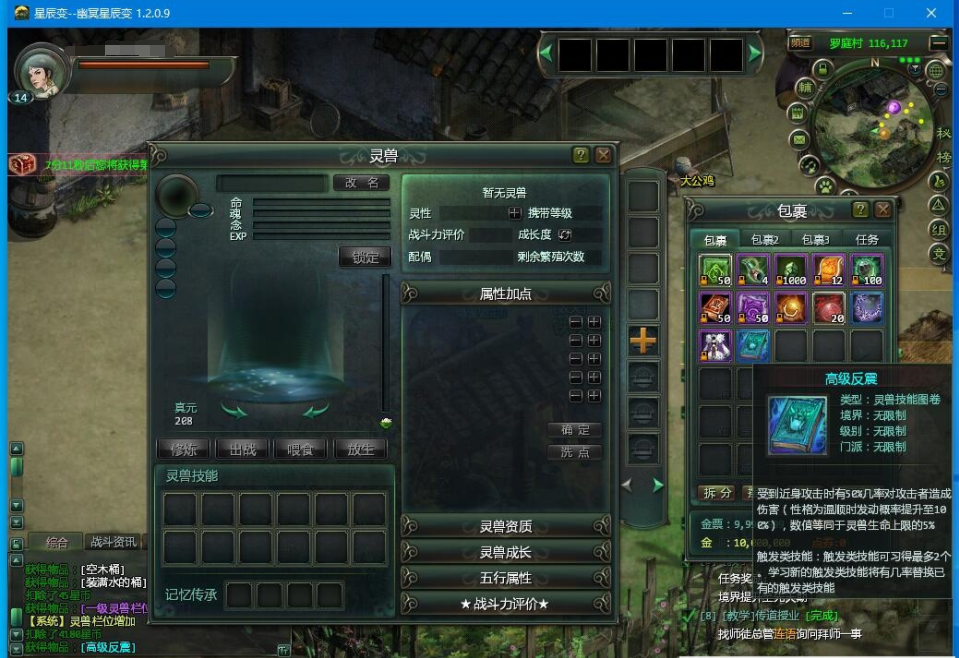Click the 改名 rename button
This screenshot has height=658, width=959.
(x=361, y=183)
